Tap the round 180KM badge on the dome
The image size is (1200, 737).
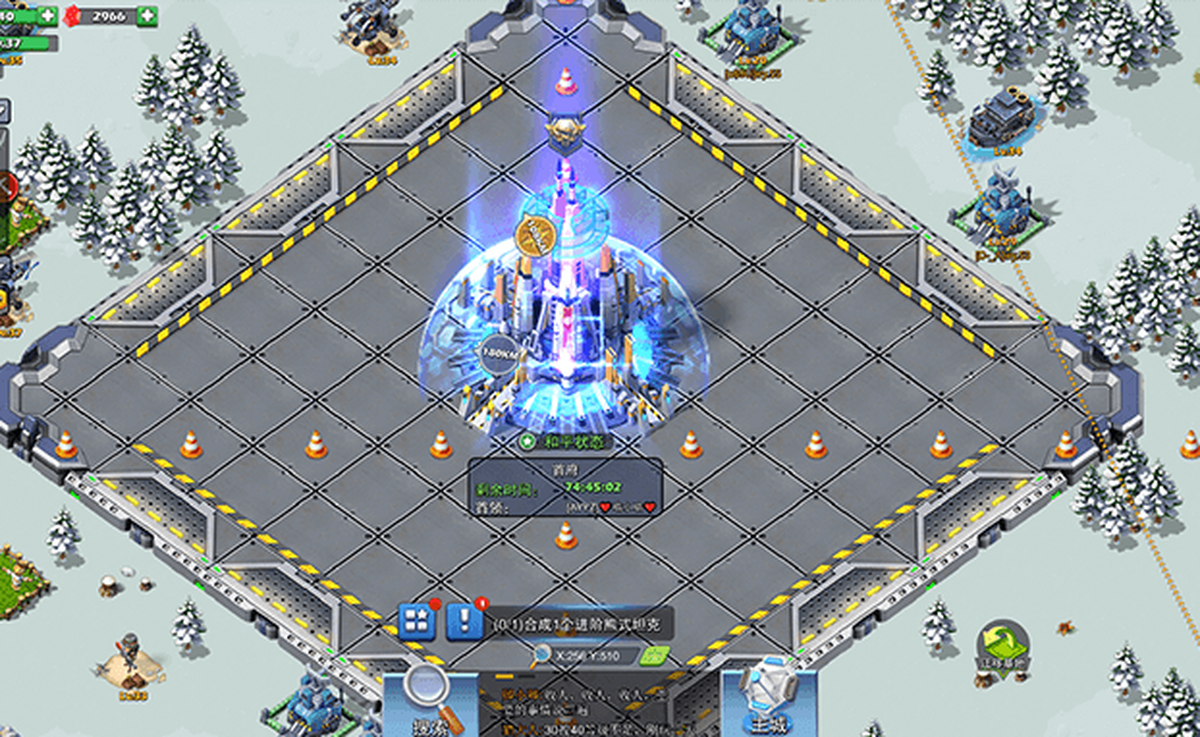click(499, 353)
